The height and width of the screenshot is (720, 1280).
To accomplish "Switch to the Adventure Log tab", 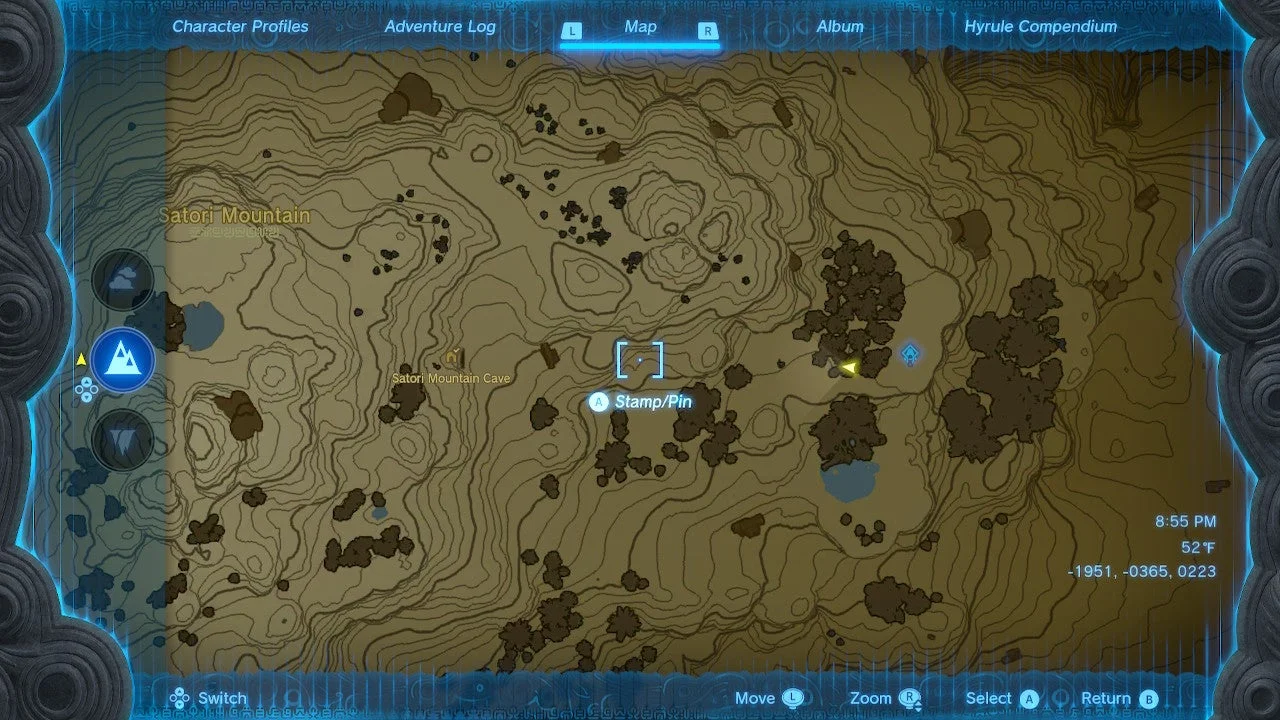I will [440, 27].
